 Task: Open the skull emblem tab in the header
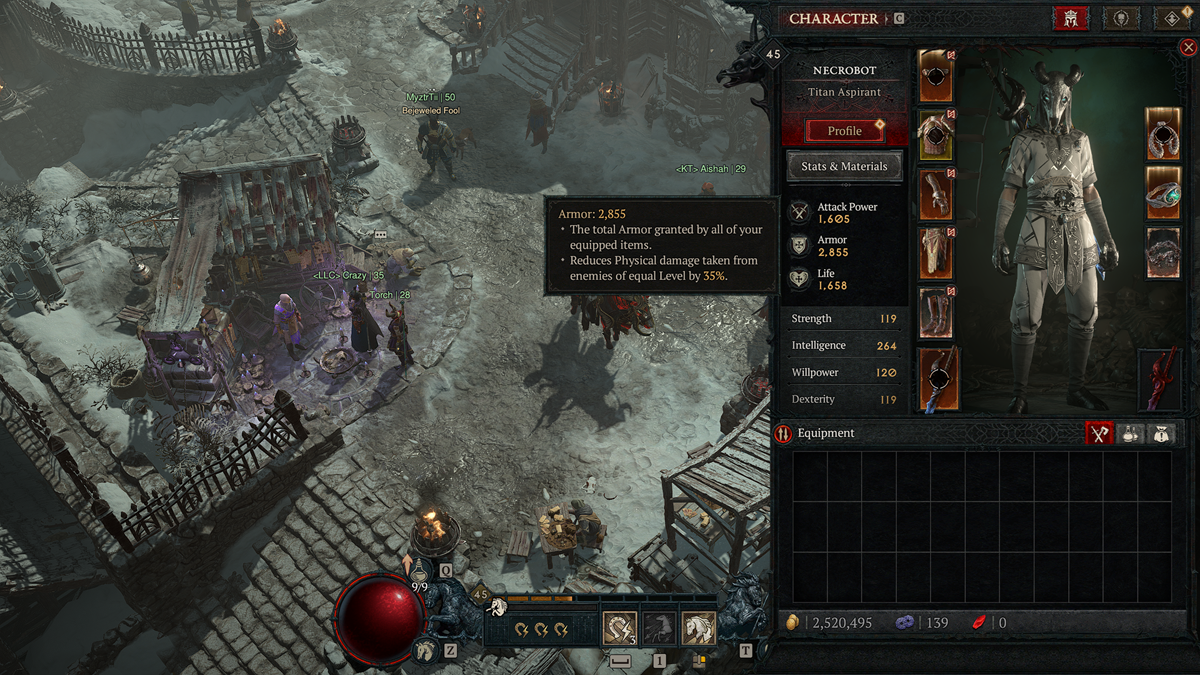pyautogui.click(x=1121, y=19)
